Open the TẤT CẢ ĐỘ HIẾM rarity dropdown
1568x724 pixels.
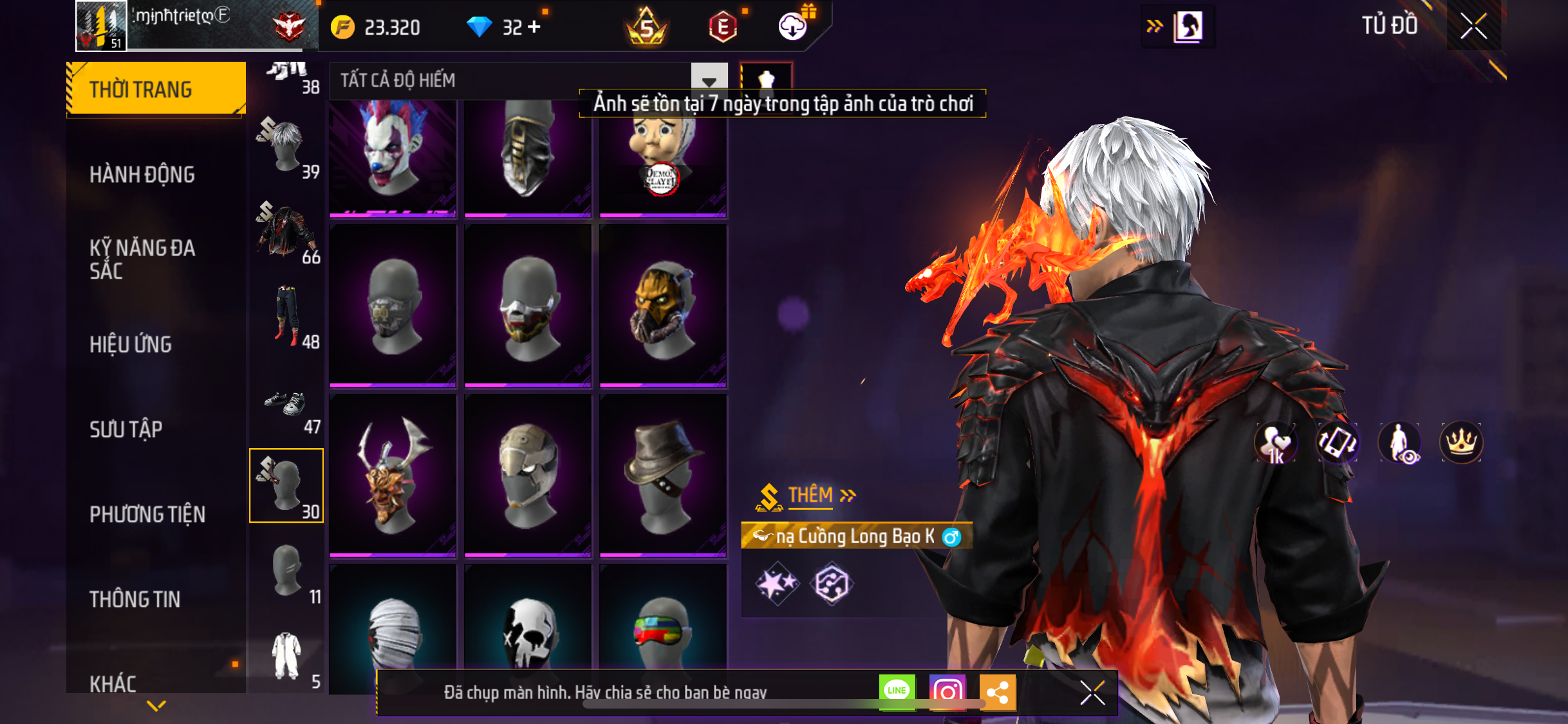tap(709, 81)
